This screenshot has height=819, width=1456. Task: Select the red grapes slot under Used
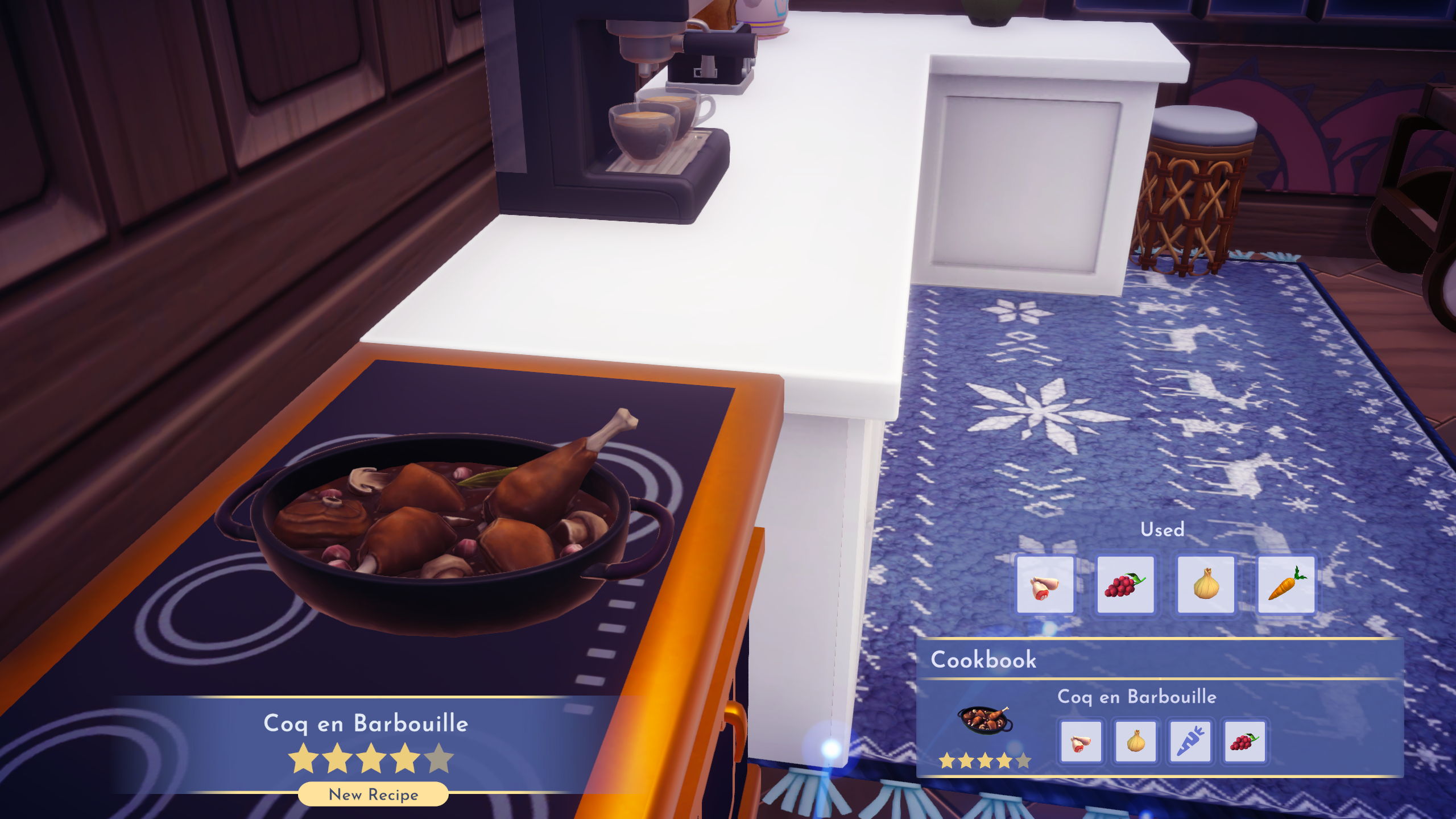coord(1125,585)
